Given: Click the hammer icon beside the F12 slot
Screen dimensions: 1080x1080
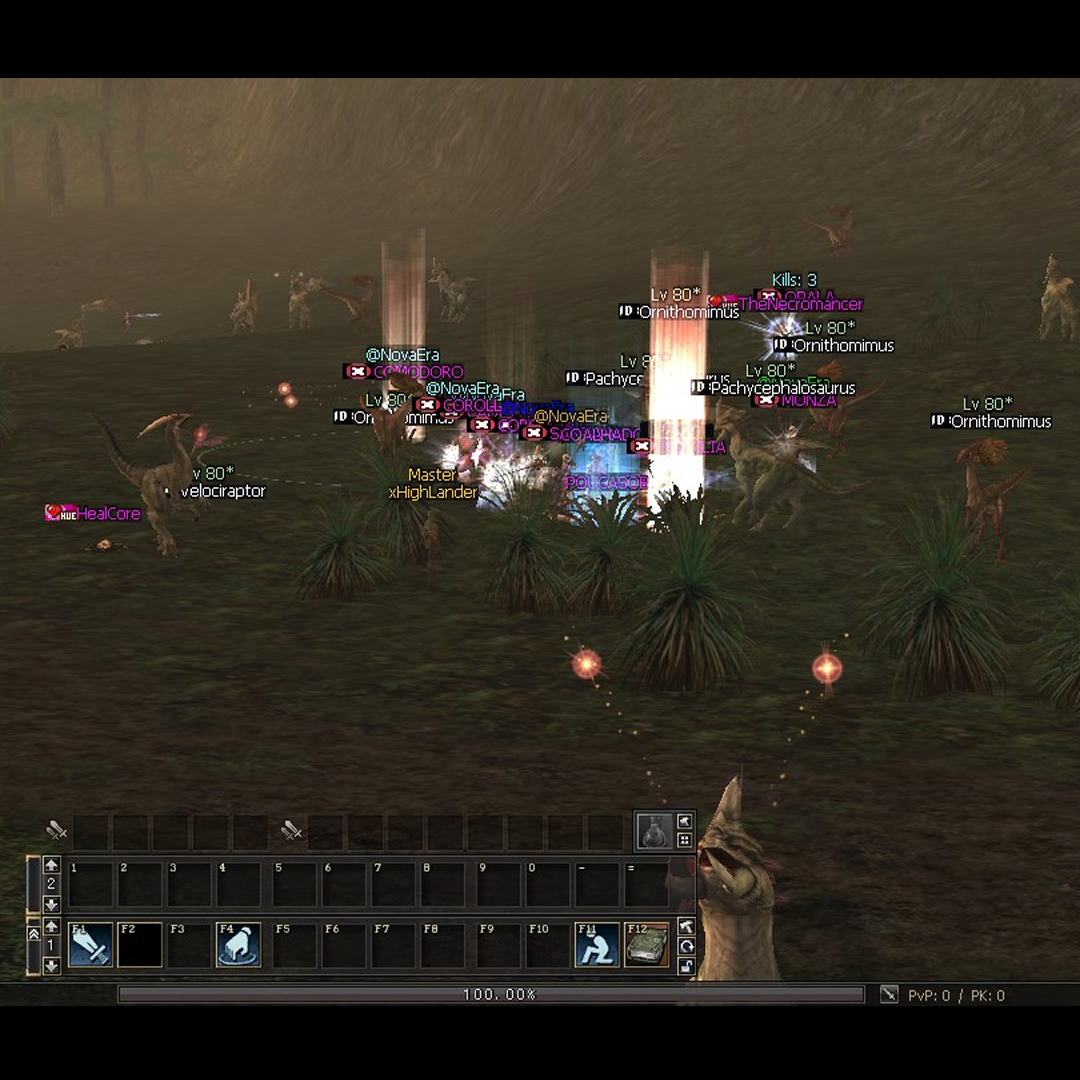Looking at the screenshot, I should click(686, 927).
